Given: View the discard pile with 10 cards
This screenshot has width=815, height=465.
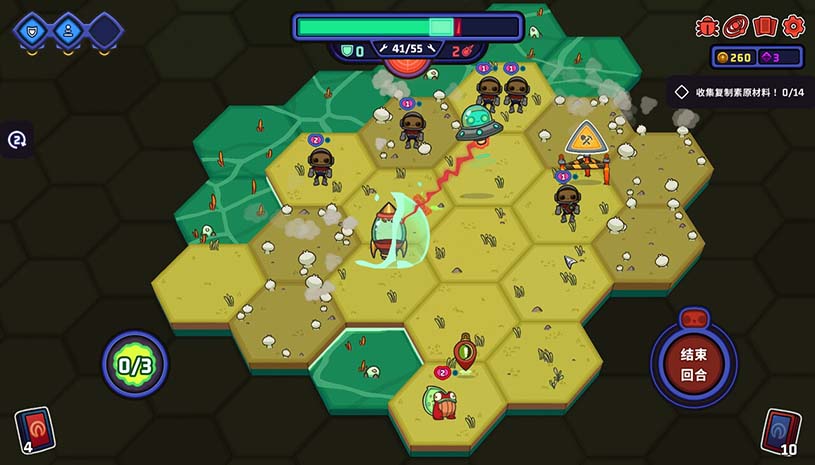Looking at the screenshot, I should (x=781, y=430).
